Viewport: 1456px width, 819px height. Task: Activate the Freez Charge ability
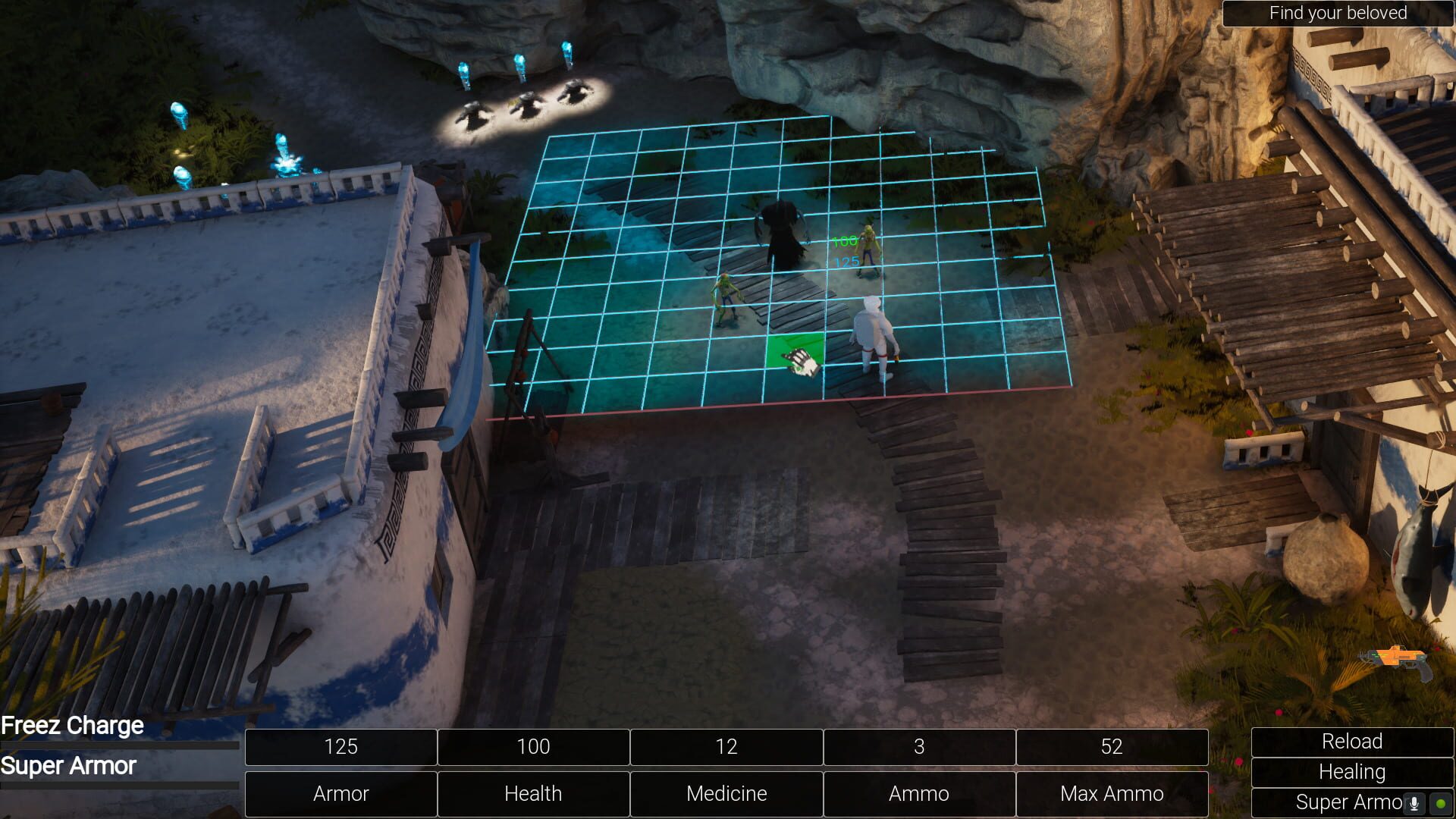pos(72,726)
